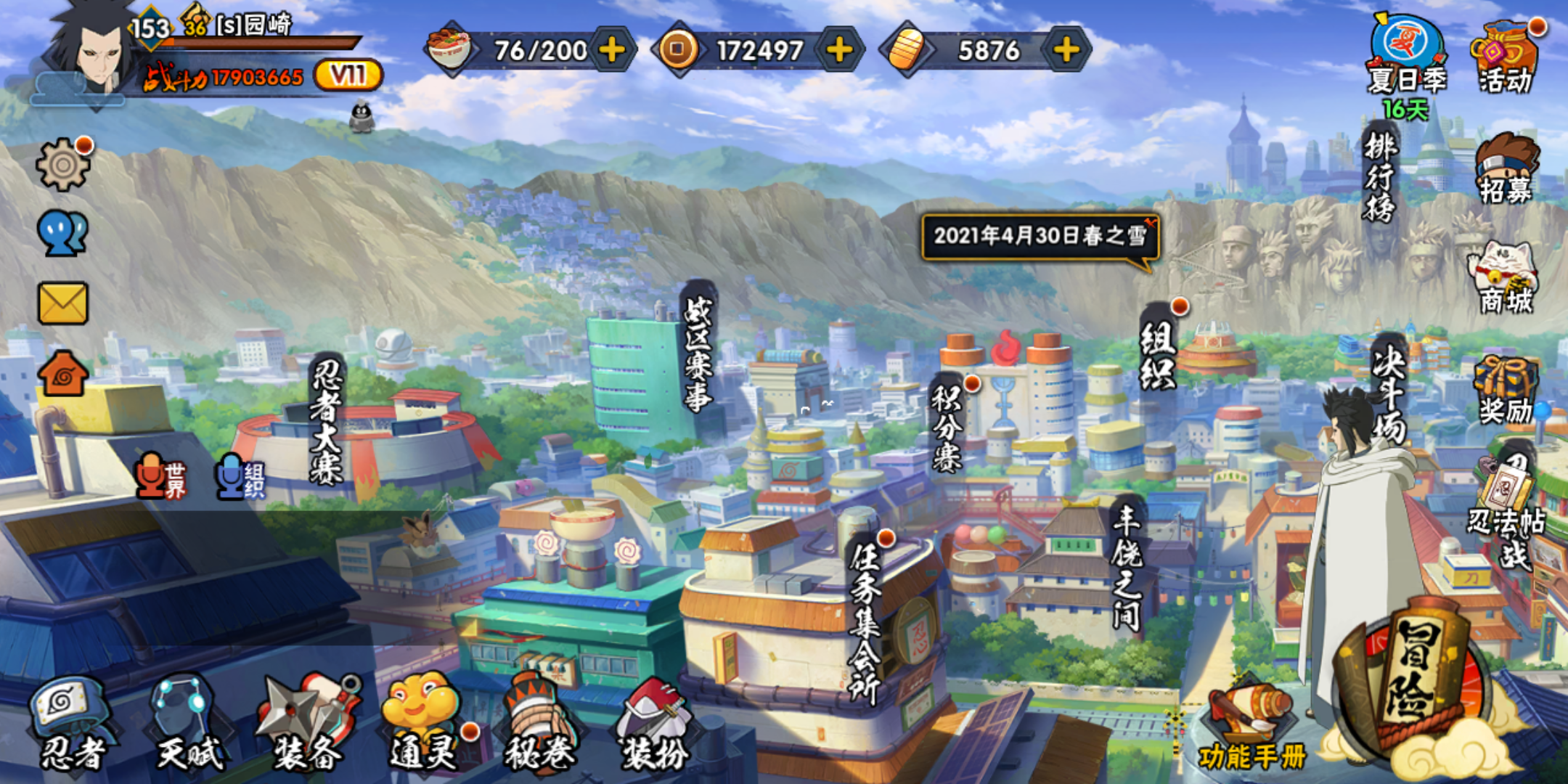This screenshot has height=784, width=1568.
Task: Open the gear settings icon
Action: click(63, 165)
